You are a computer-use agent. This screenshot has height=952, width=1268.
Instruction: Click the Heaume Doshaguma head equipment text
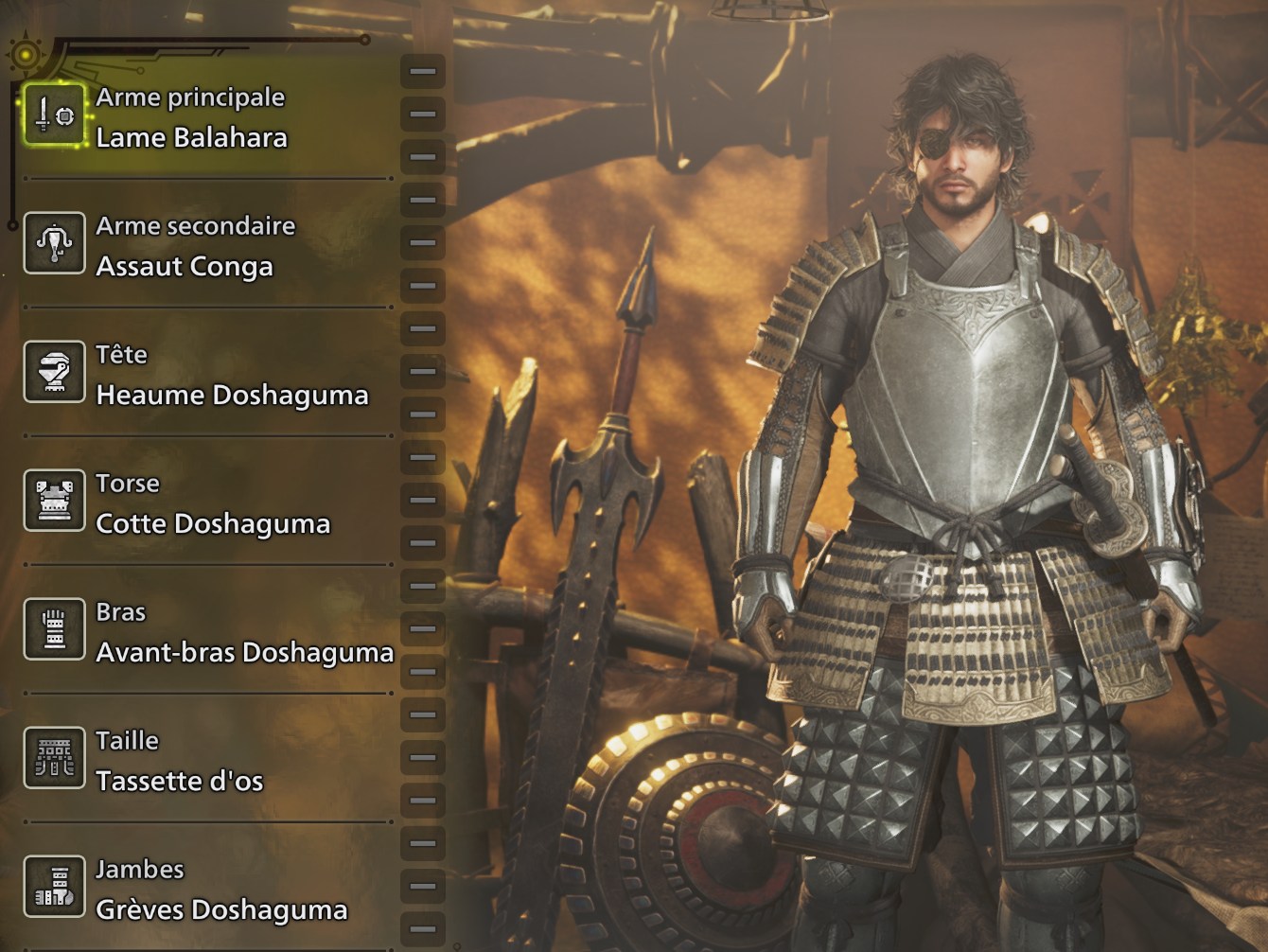click(231, 396)
